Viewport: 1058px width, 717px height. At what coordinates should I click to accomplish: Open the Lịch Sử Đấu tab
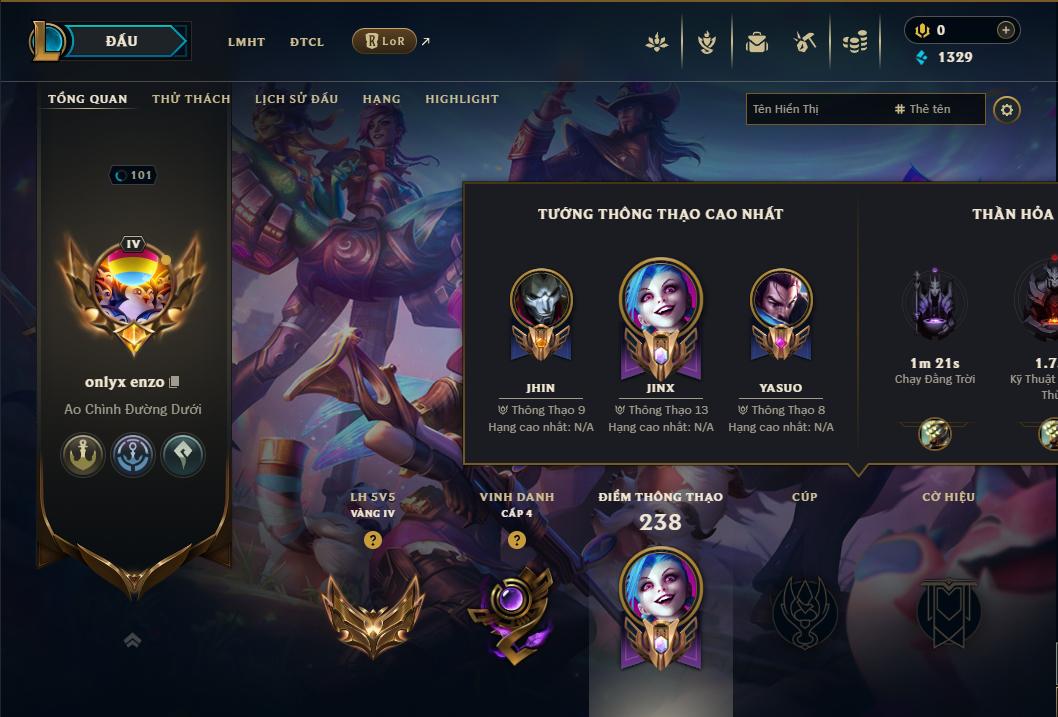pos(296,99)
